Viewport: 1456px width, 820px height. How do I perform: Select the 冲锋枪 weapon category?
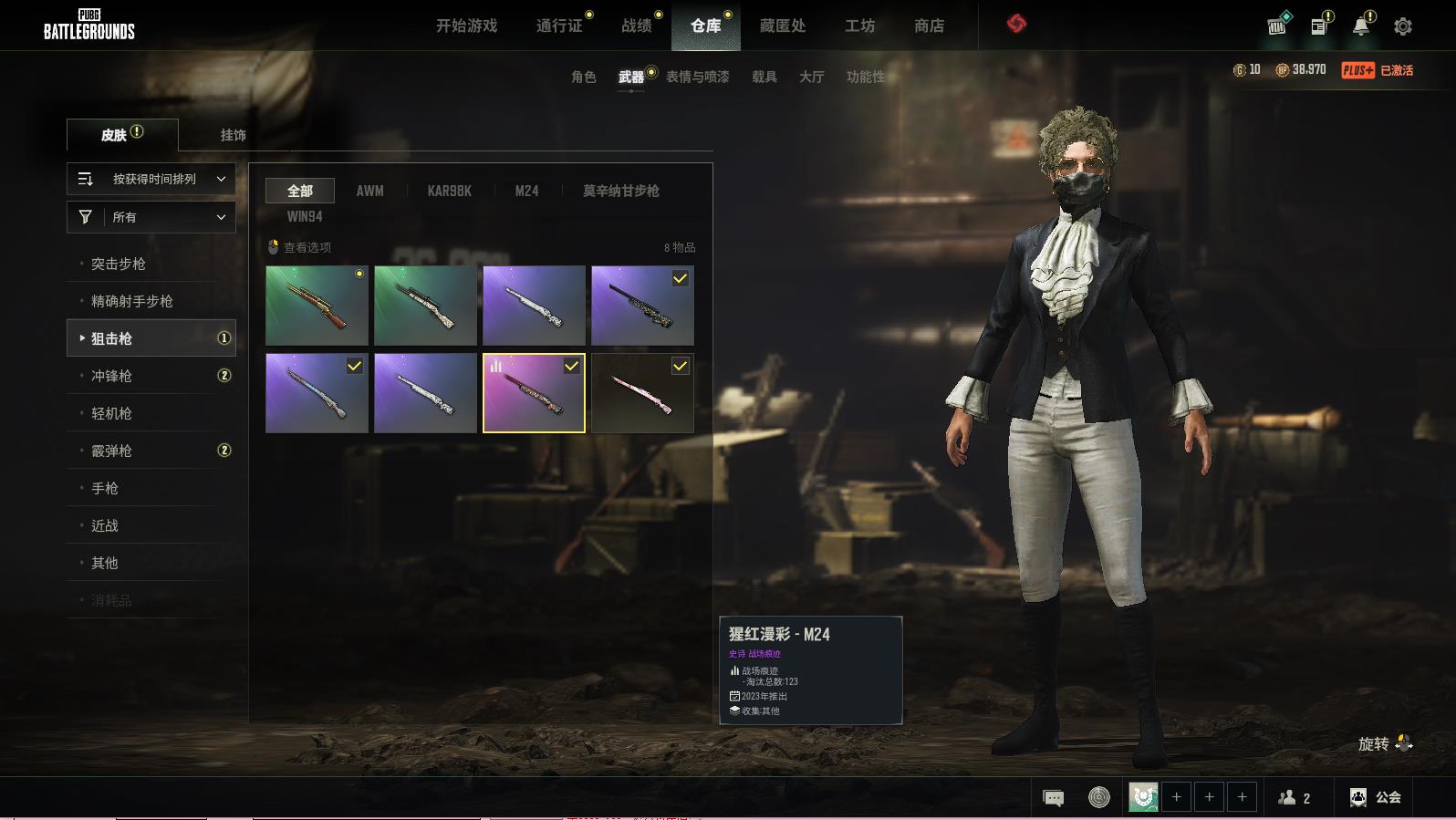point(111,376)
